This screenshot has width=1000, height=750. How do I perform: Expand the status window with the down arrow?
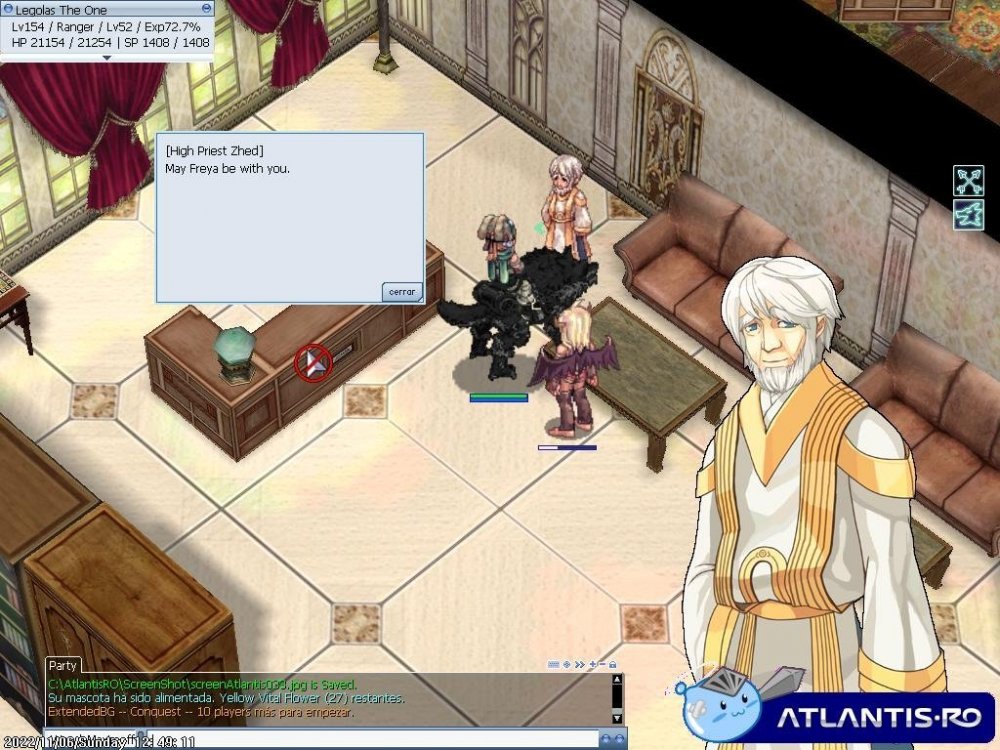pos(107,57)
